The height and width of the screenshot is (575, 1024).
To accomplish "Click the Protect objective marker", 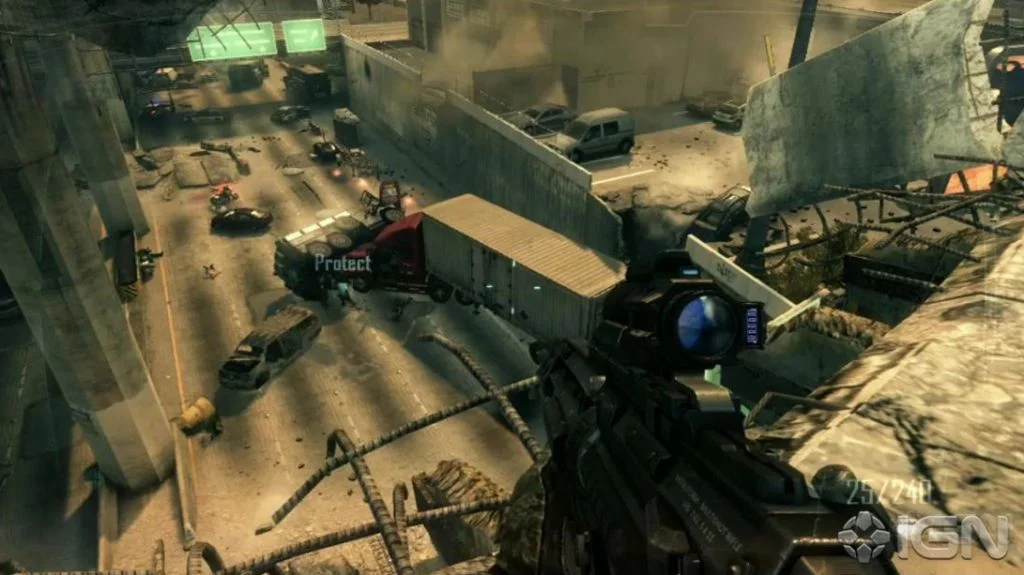I will [x=343, y=263].
